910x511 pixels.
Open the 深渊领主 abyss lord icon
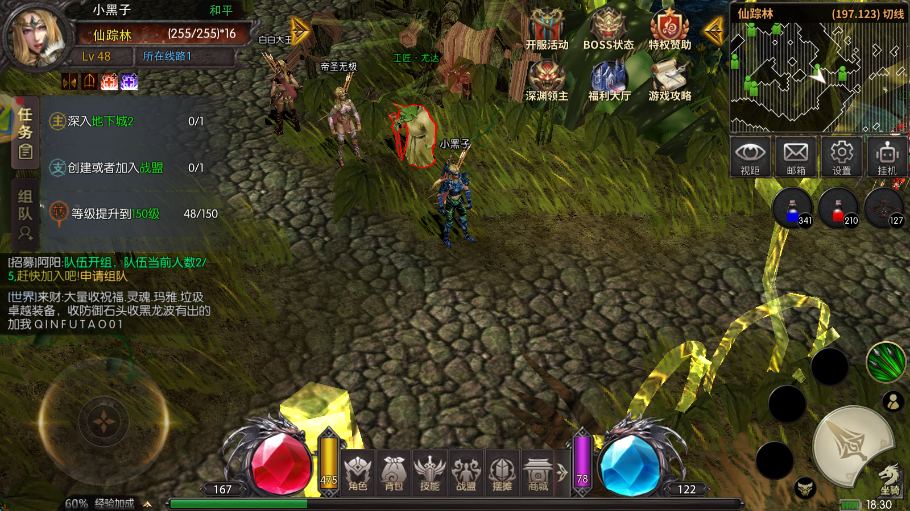(546, 78)
